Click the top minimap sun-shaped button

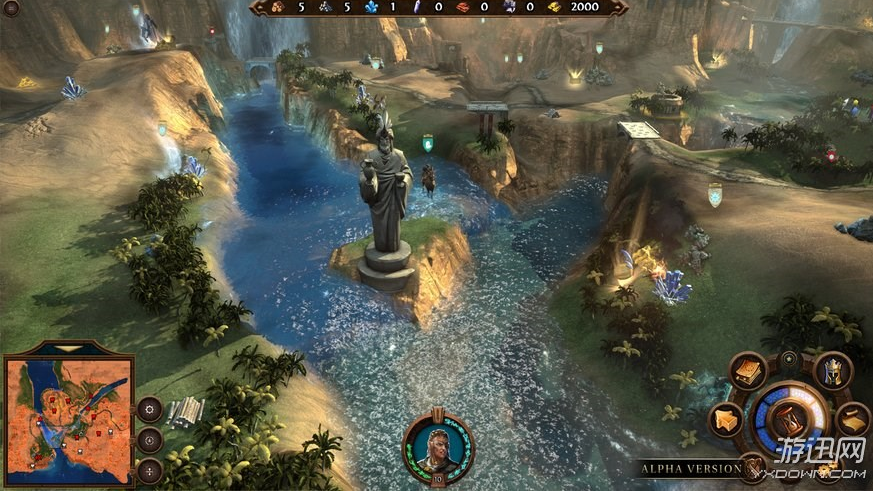tap(150, 408)
